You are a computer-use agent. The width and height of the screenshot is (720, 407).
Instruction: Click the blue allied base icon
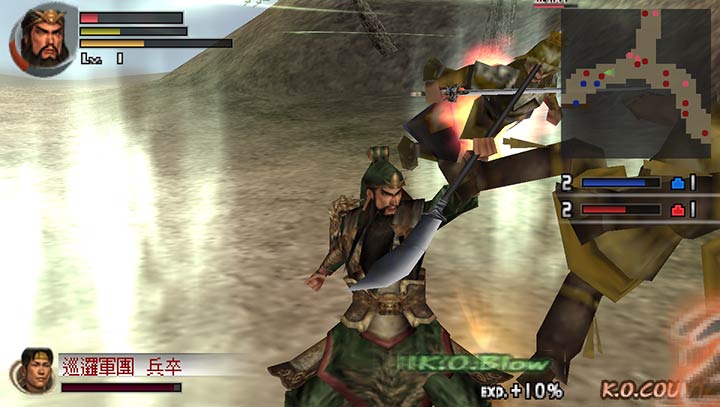coord(677,184)
